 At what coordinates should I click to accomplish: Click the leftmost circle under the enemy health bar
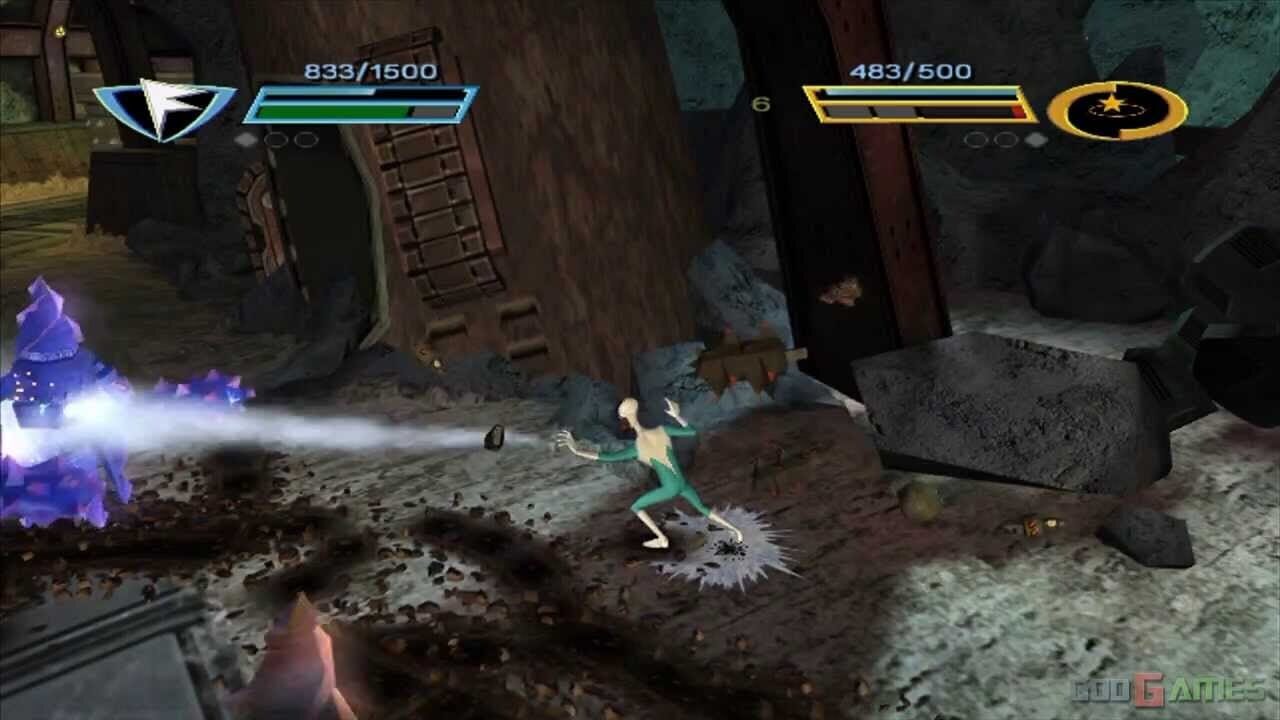977,139
